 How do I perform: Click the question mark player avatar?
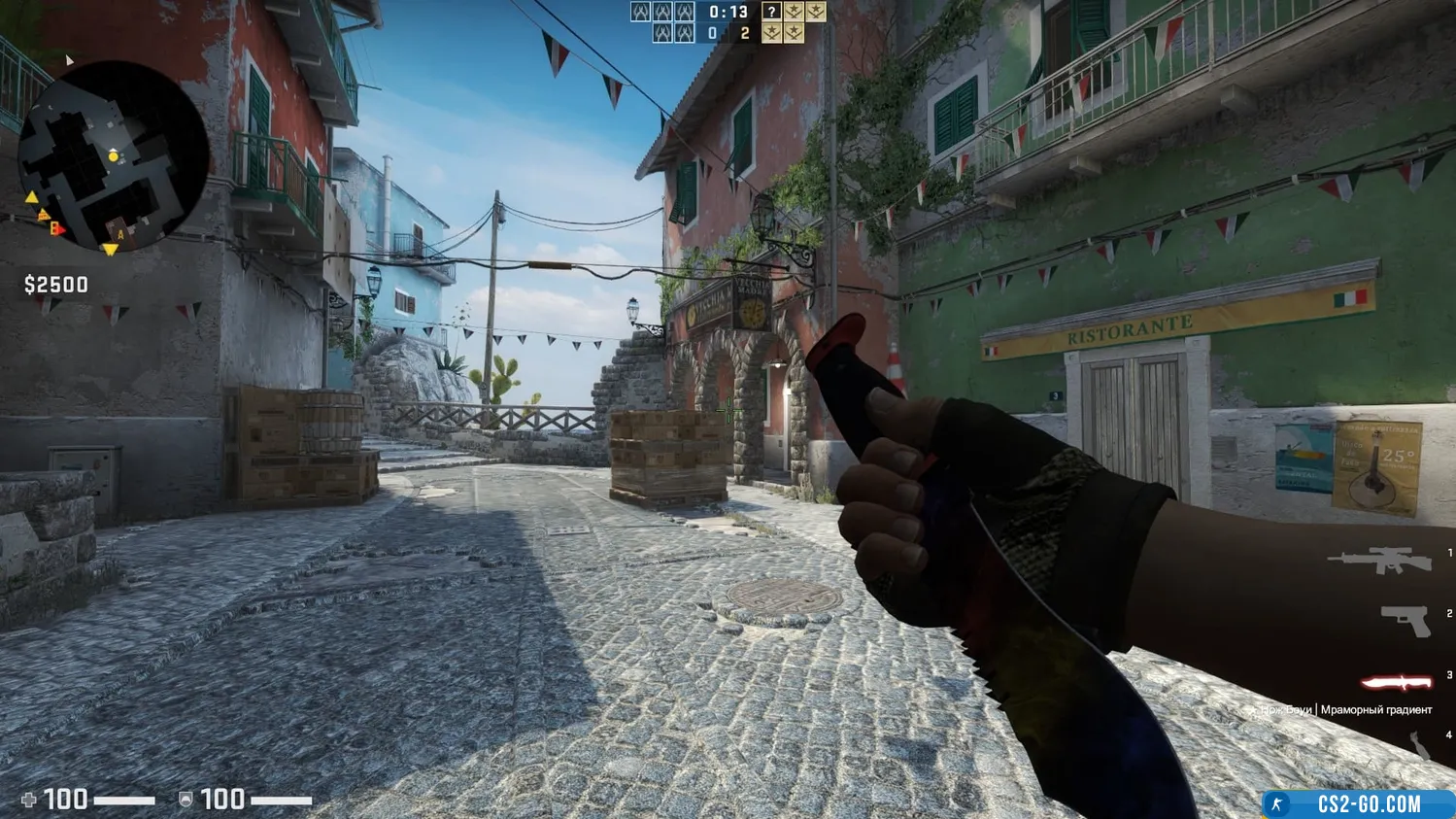click(x=771, y=12)
